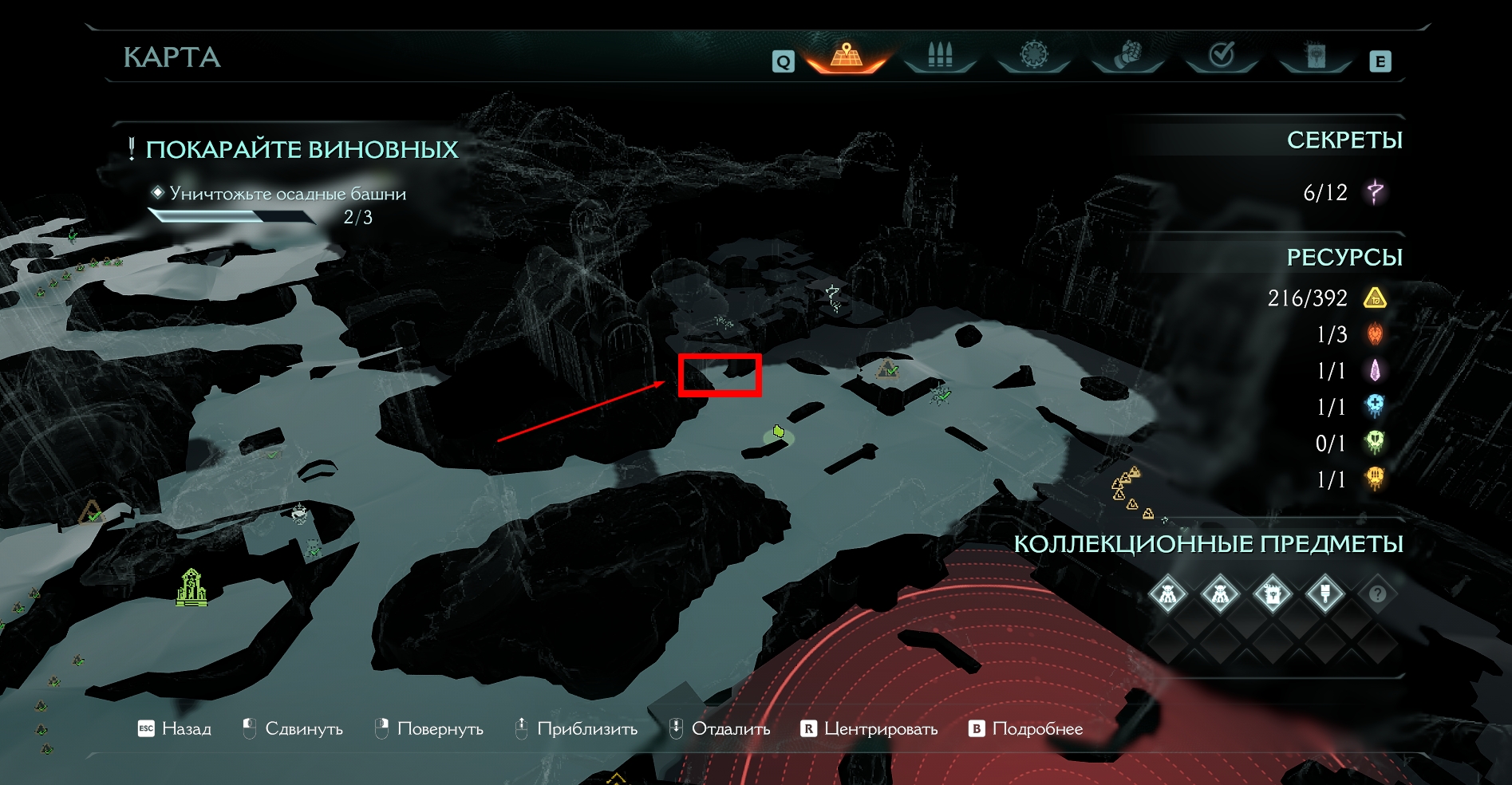Choose the Центрировать center map option
The width and height of the screenshot is (1512, 785).
869,728
